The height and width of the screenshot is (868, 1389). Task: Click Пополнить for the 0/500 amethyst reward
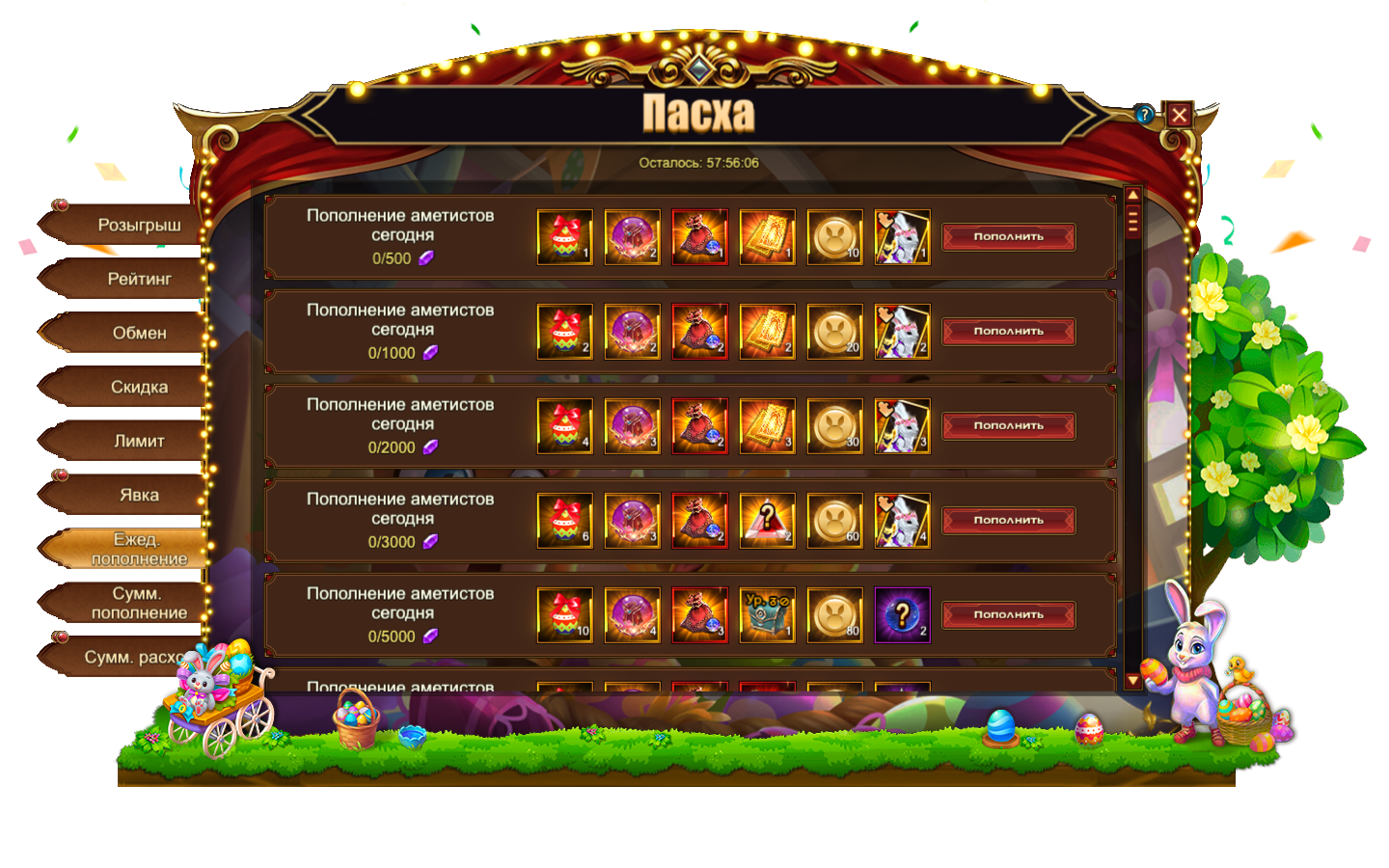1008,237
